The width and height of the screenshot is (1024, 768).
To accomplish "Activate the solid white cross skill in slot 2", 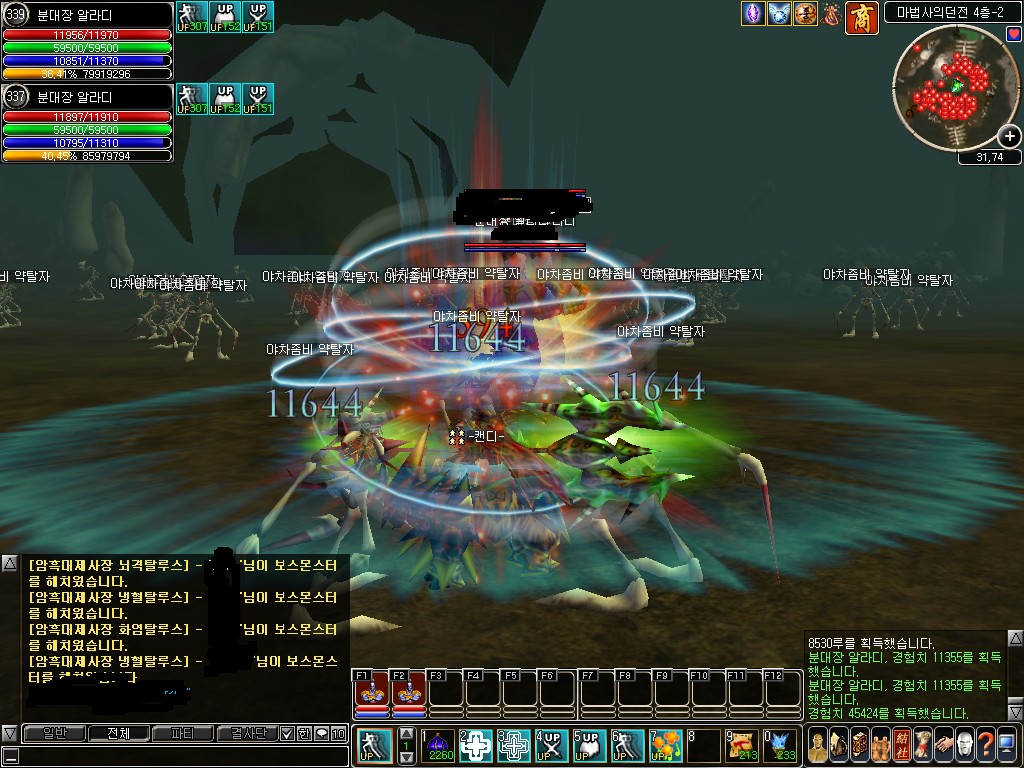I will click(477, 745).
